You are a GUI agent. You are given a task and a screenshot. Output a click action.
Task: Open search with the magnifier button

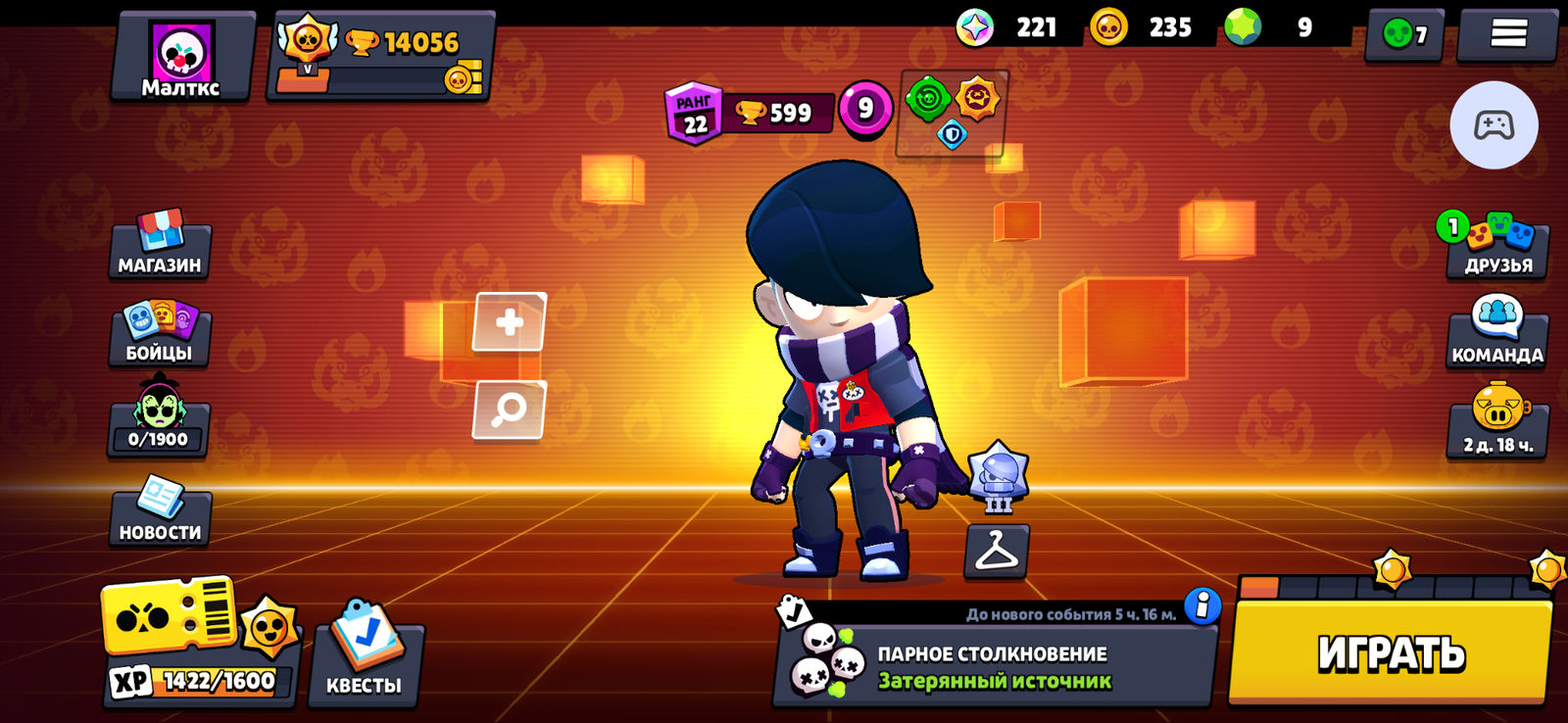pyautogui.click(x=508, y=410)
